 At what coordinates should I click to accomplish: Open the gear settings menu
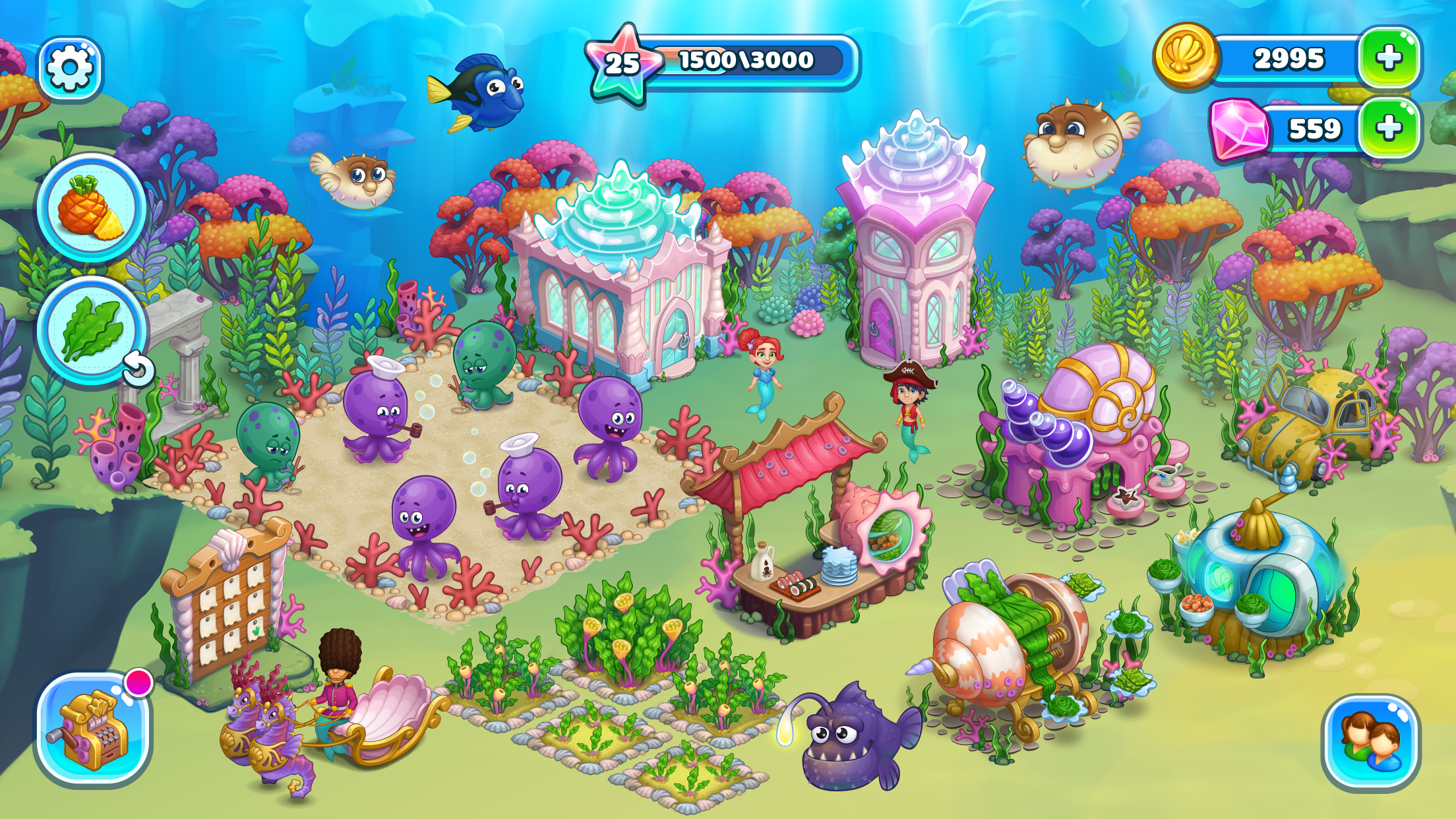click(70, 68)
